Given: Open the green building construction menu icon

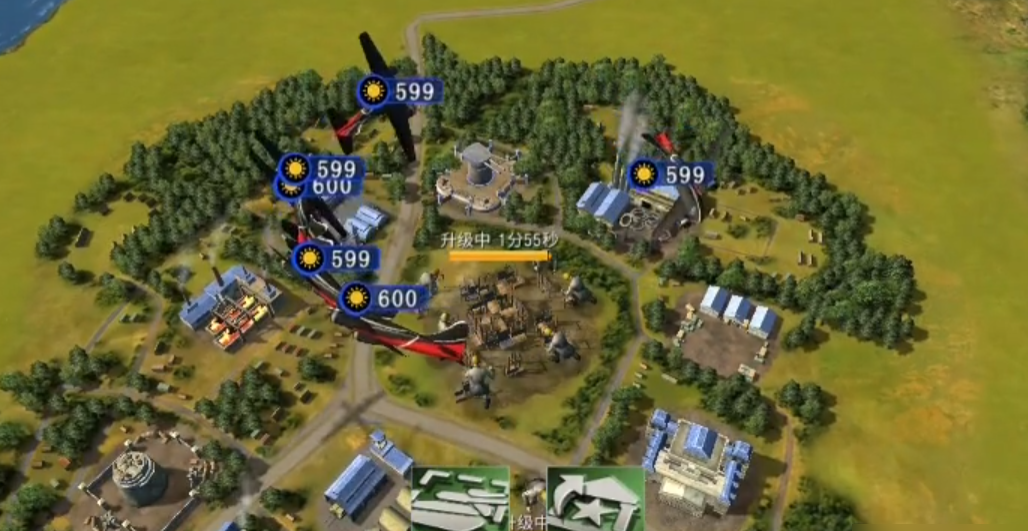Looking at the screenshot, I should (x=460, y=498).
